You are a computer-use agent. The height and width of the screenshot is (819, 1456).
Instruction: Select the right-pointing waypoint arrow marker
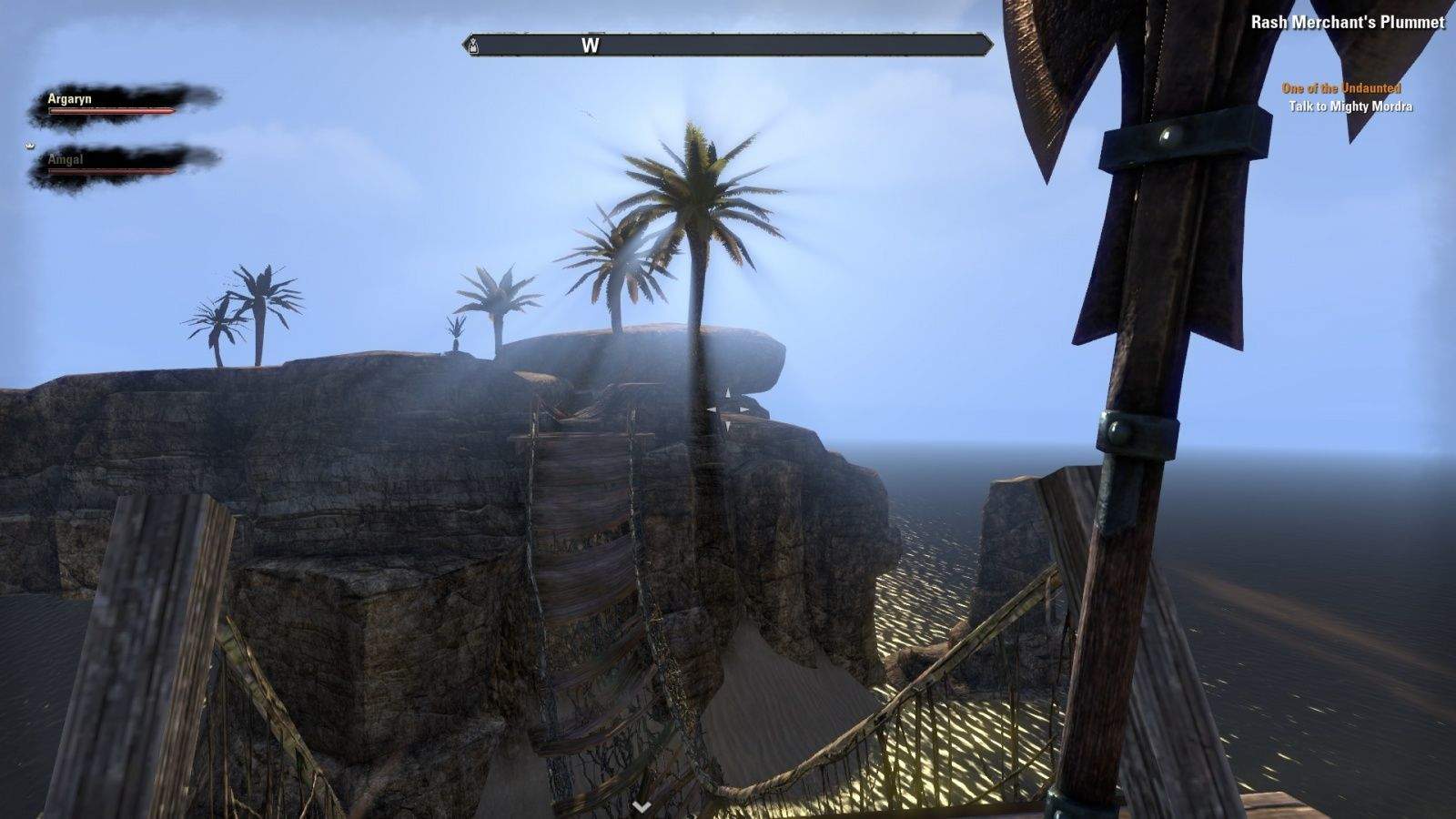[745, 409]
